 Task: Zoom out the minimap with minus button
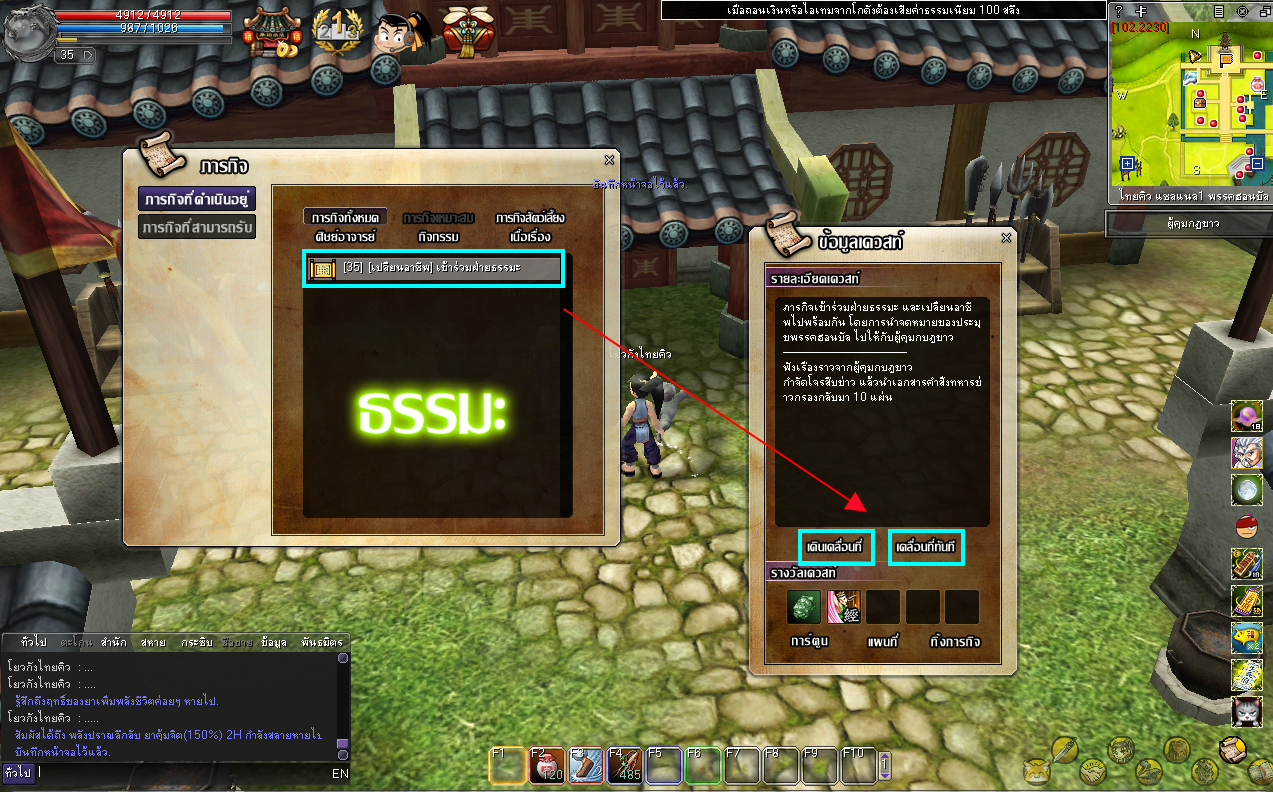click(x=1257, y=164)
